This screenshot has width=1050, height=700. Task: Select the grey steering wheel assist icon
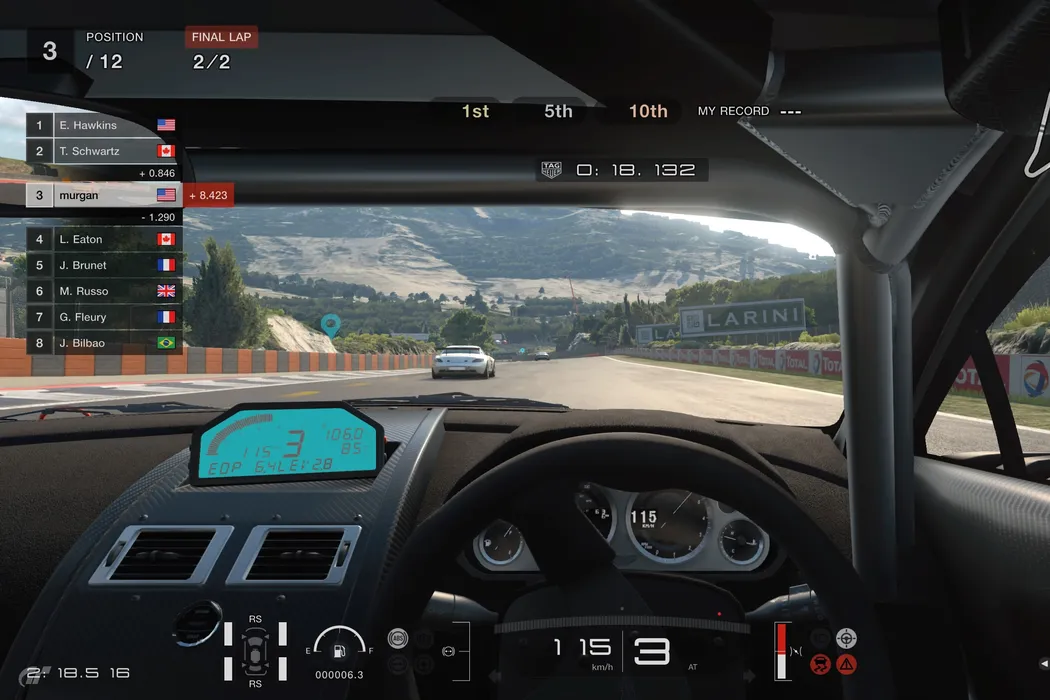point(847,637)
